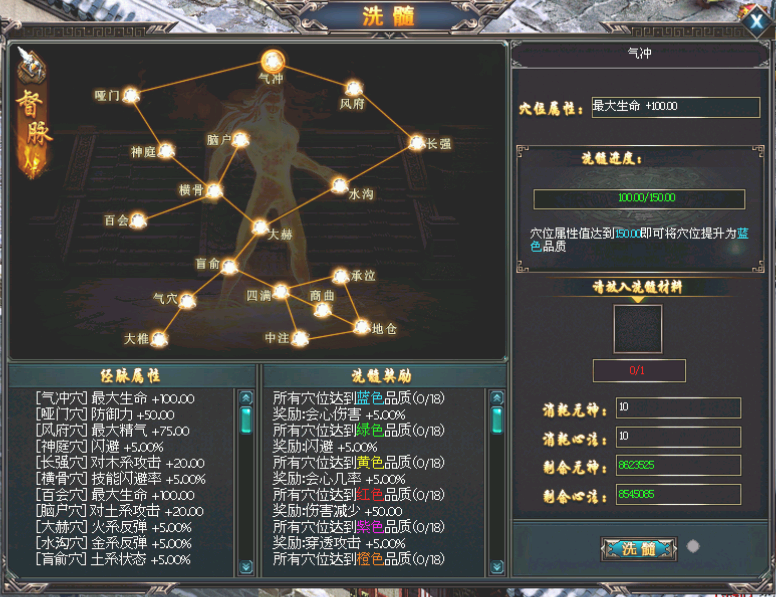Select the 气冲 acupoint node

click(x=272, y=60)
